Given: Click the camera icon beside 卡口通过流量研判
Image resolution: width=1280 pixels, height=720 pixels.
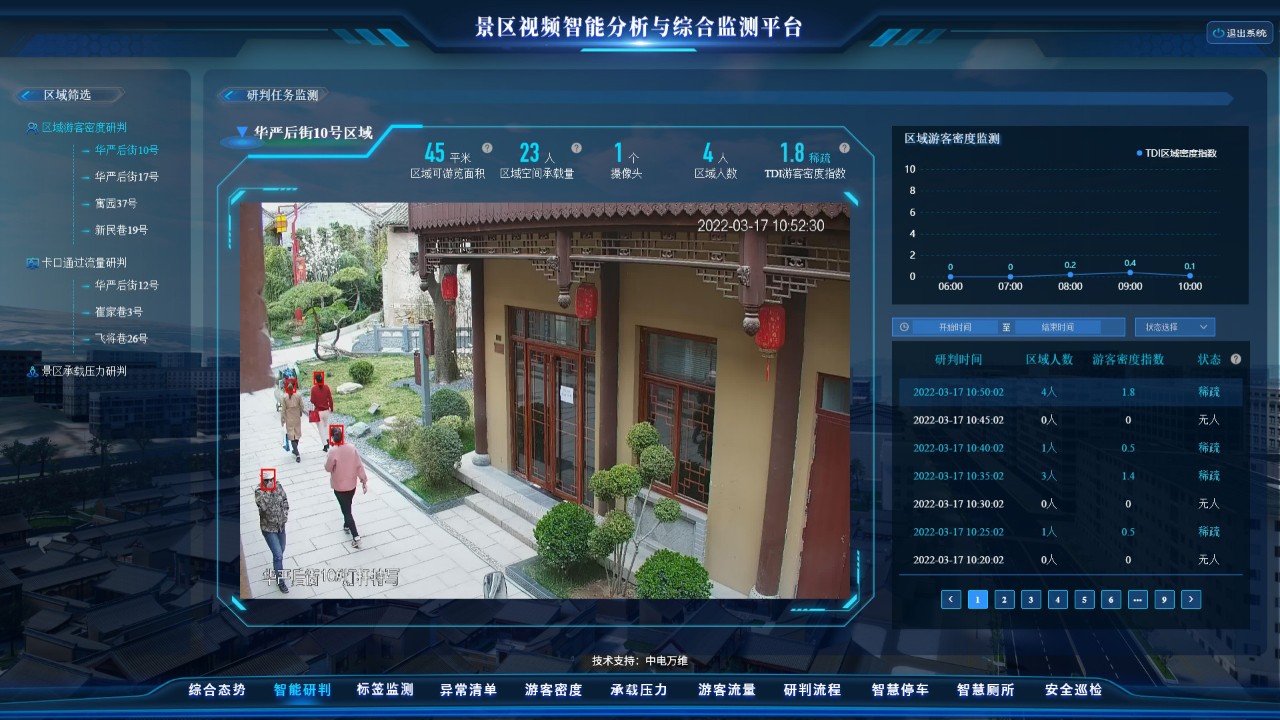Looking at the screenshot, I should pyautogui.click(x=32, y=262).
